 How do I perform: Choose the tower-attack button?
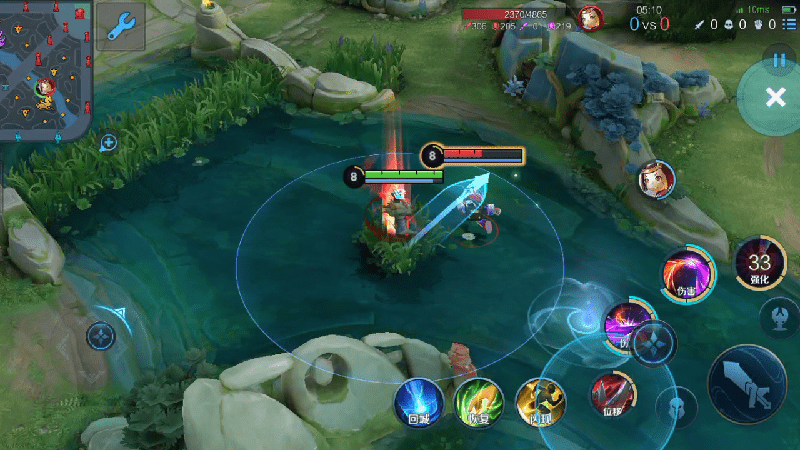click(x=780, y=319)
